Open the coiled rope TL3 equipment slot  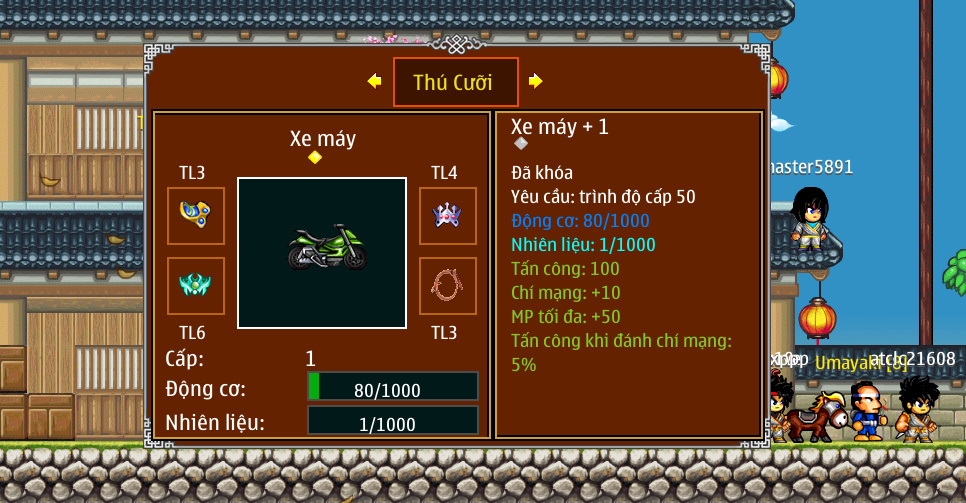[447, 286]
